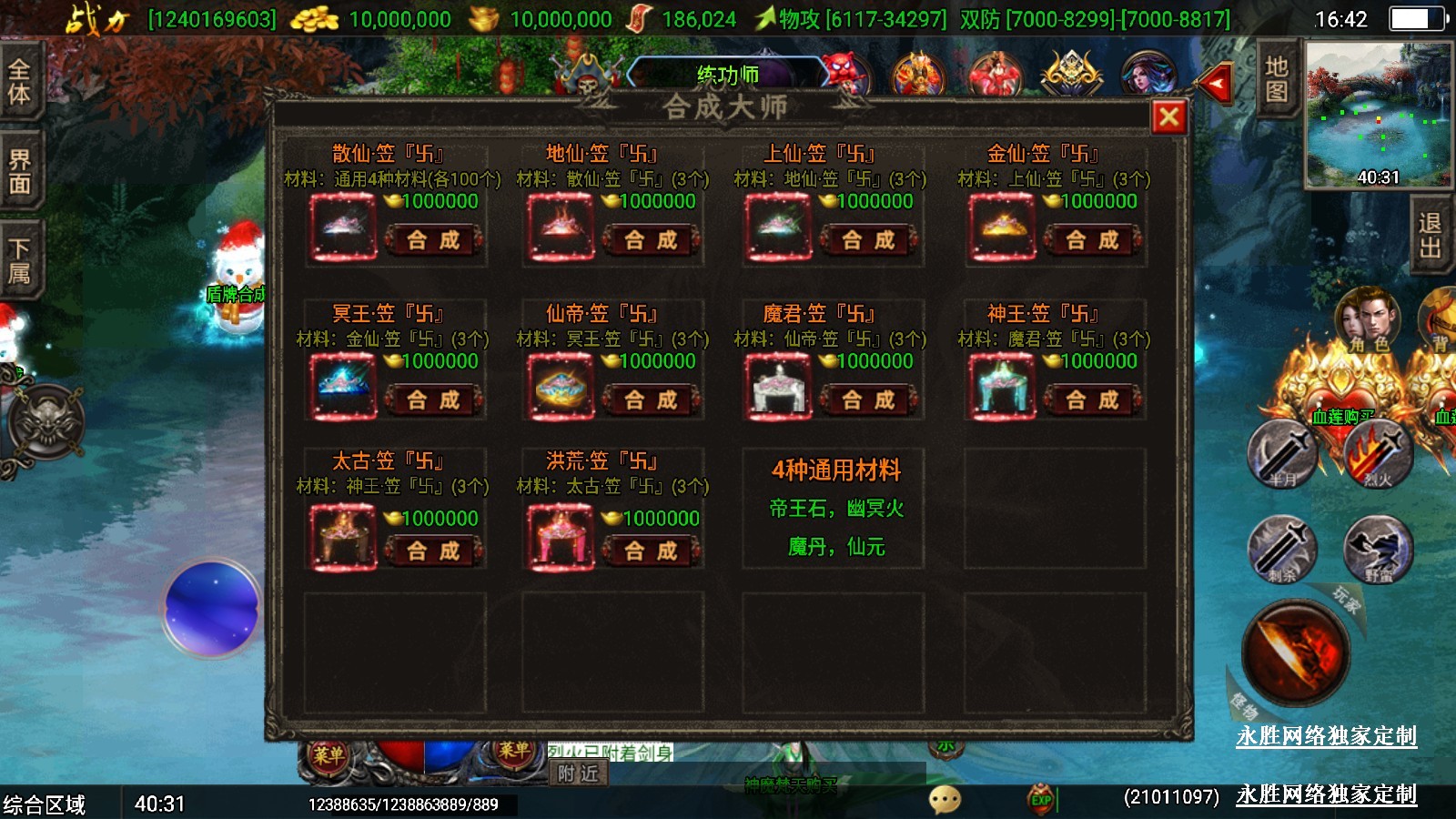The width and height of the screenshot is (1456, 819).
Task: Craft the 散仙·笠 item
Action: (433, 239)
